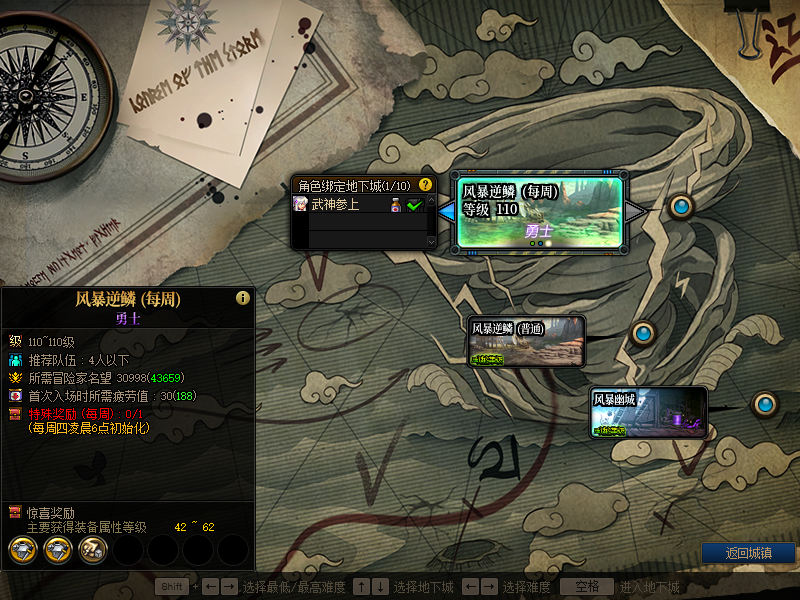Raise difficulty with the grey right arrow
The height and width of the screenshot is (600, 800).
(636, 210)
